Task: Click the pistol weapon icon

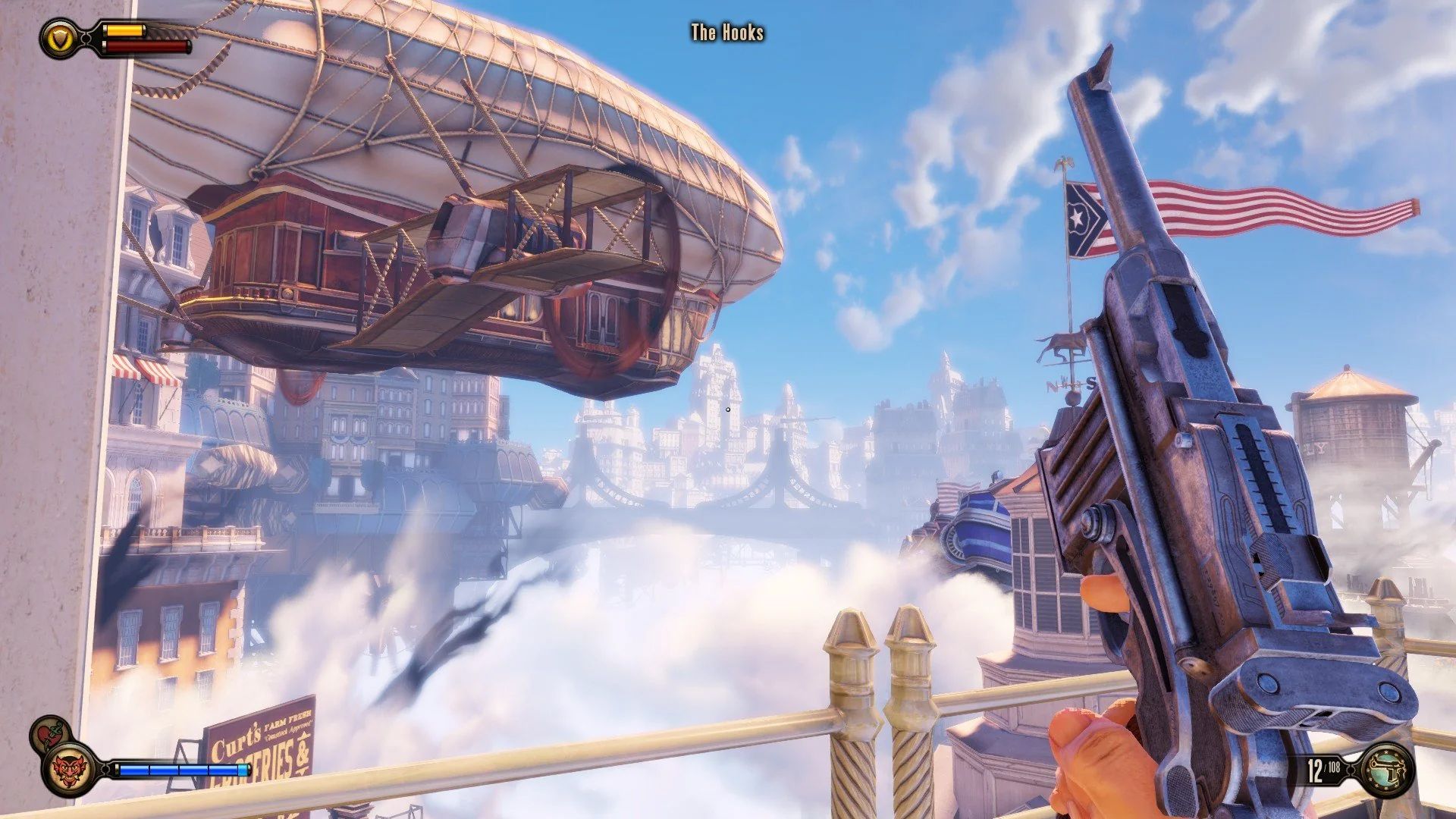Action: [x=1389, y=770]
